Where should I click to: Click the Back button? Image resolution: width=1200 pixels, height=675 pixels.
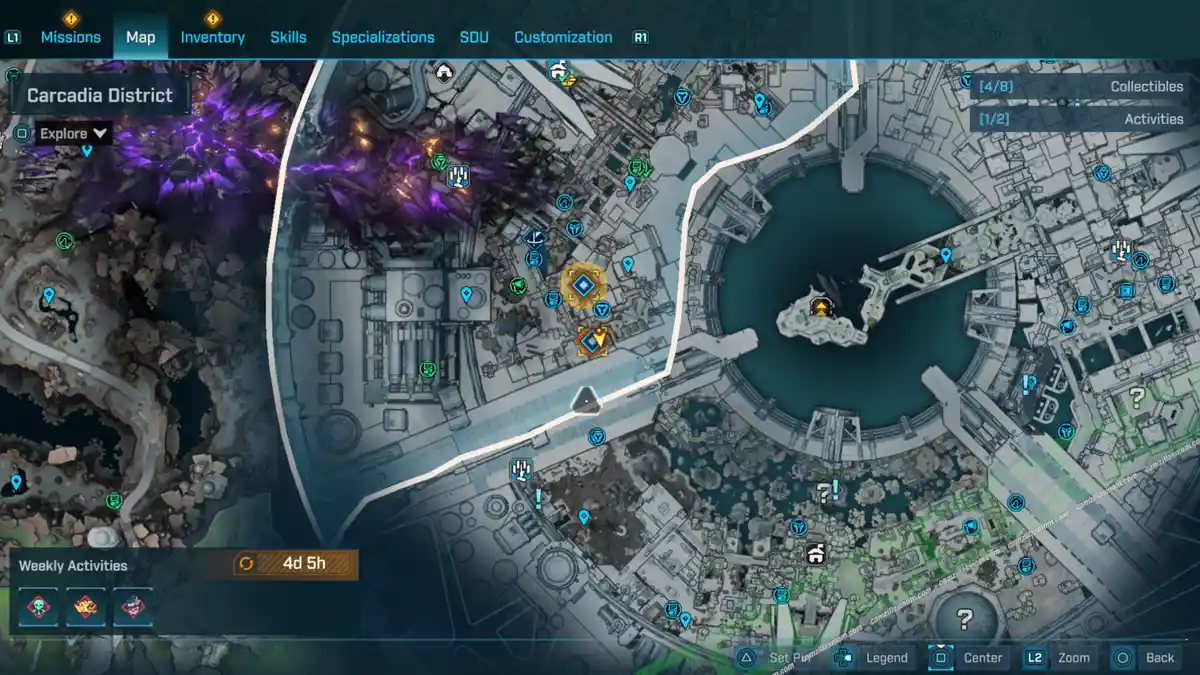(1146, 657)
